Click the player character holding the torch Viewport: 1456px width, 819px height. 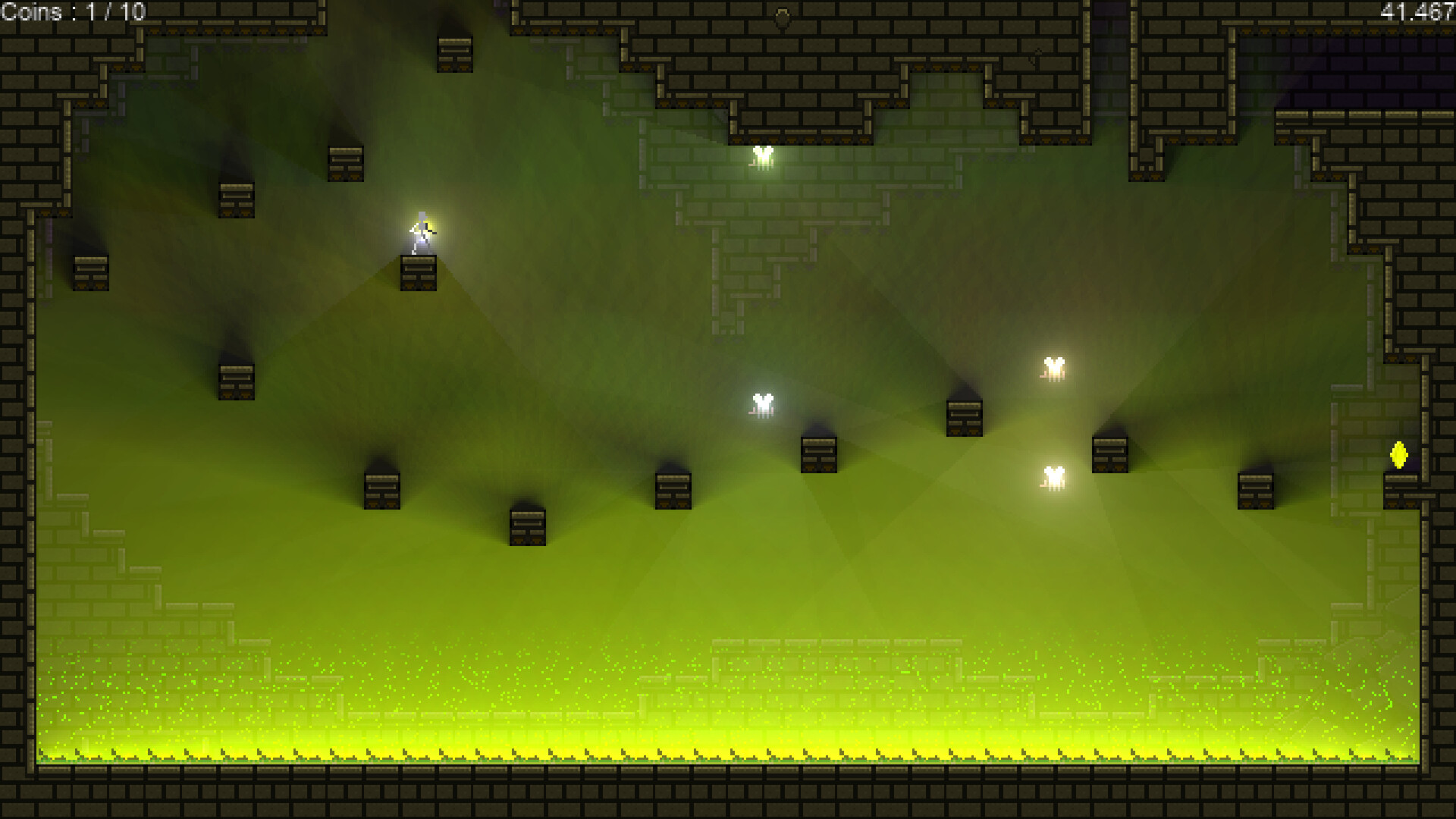[420, 231]
